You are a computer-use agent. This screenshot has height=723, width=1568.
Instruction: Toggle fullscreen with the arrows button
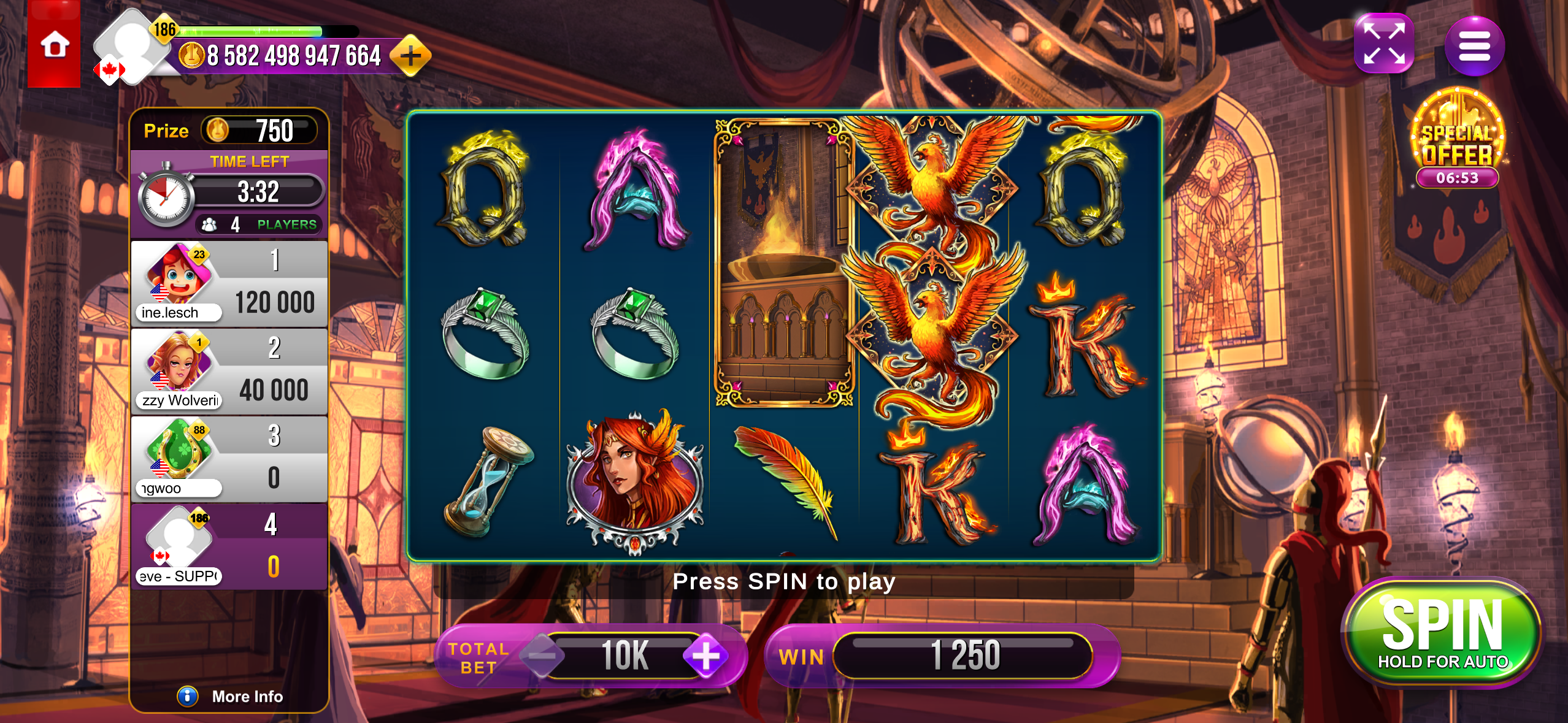coord(1384,44)
